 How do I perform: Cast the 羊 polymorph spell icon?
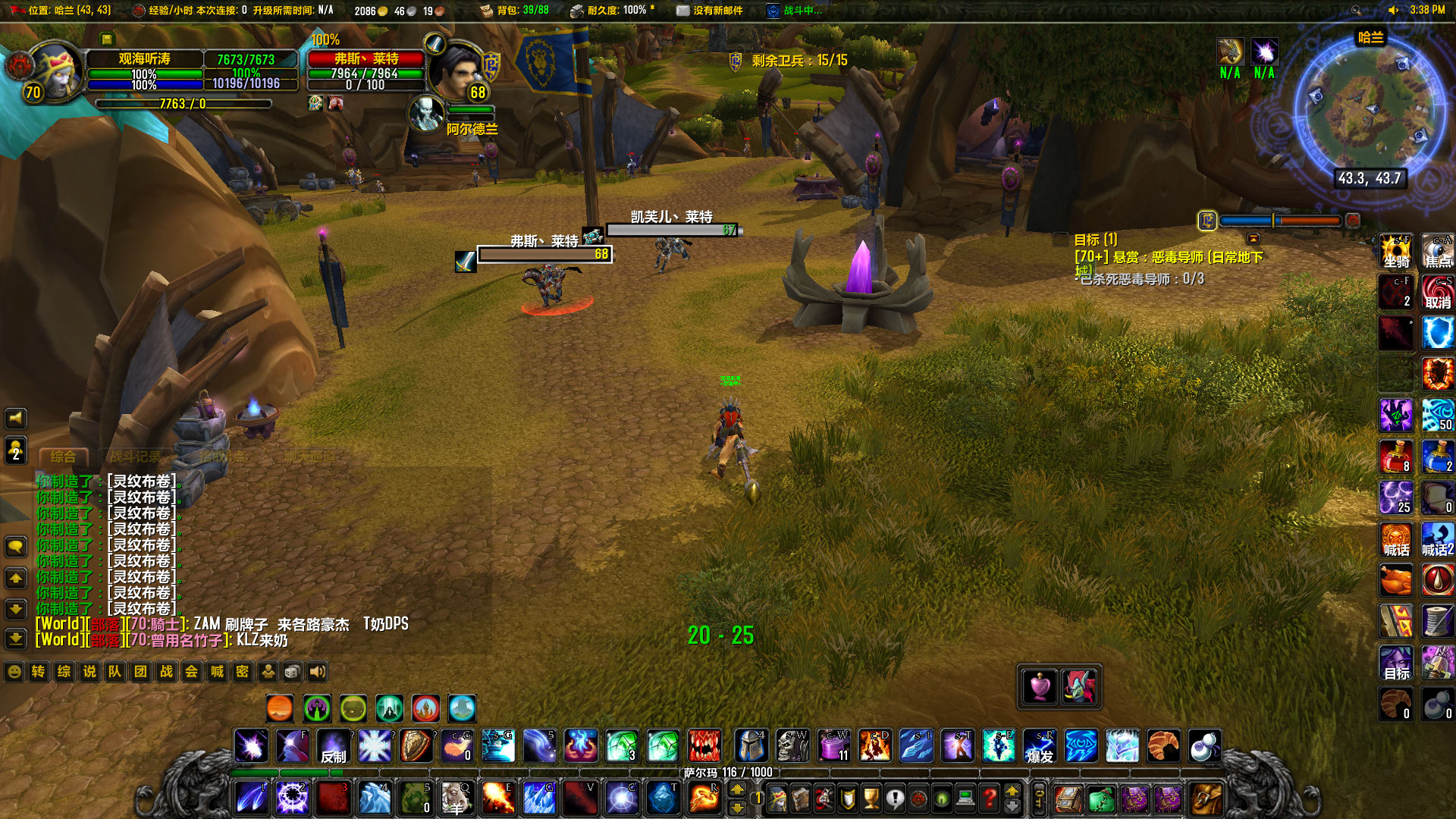[458, 798]
